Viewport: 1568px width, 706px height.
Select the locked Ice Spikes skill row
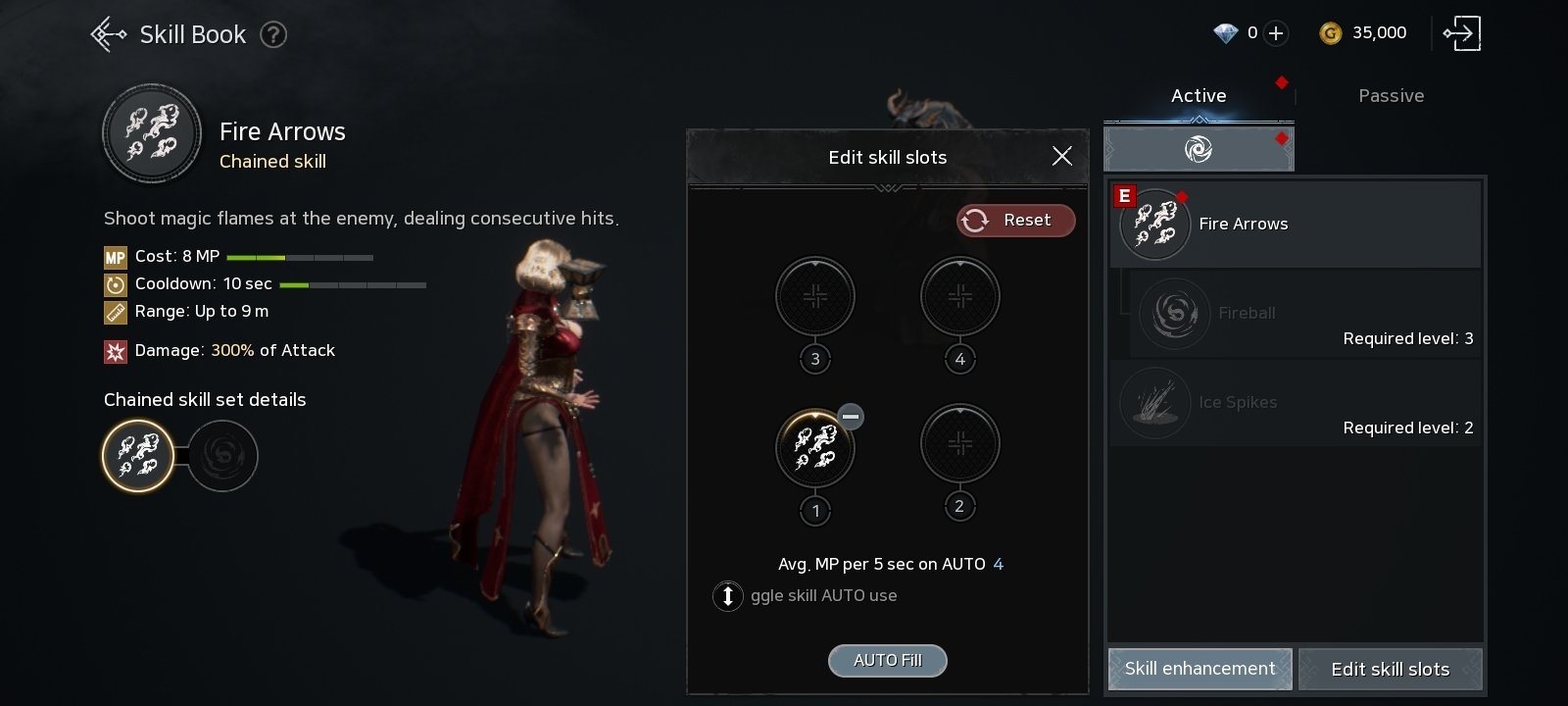pos(1295,403)
